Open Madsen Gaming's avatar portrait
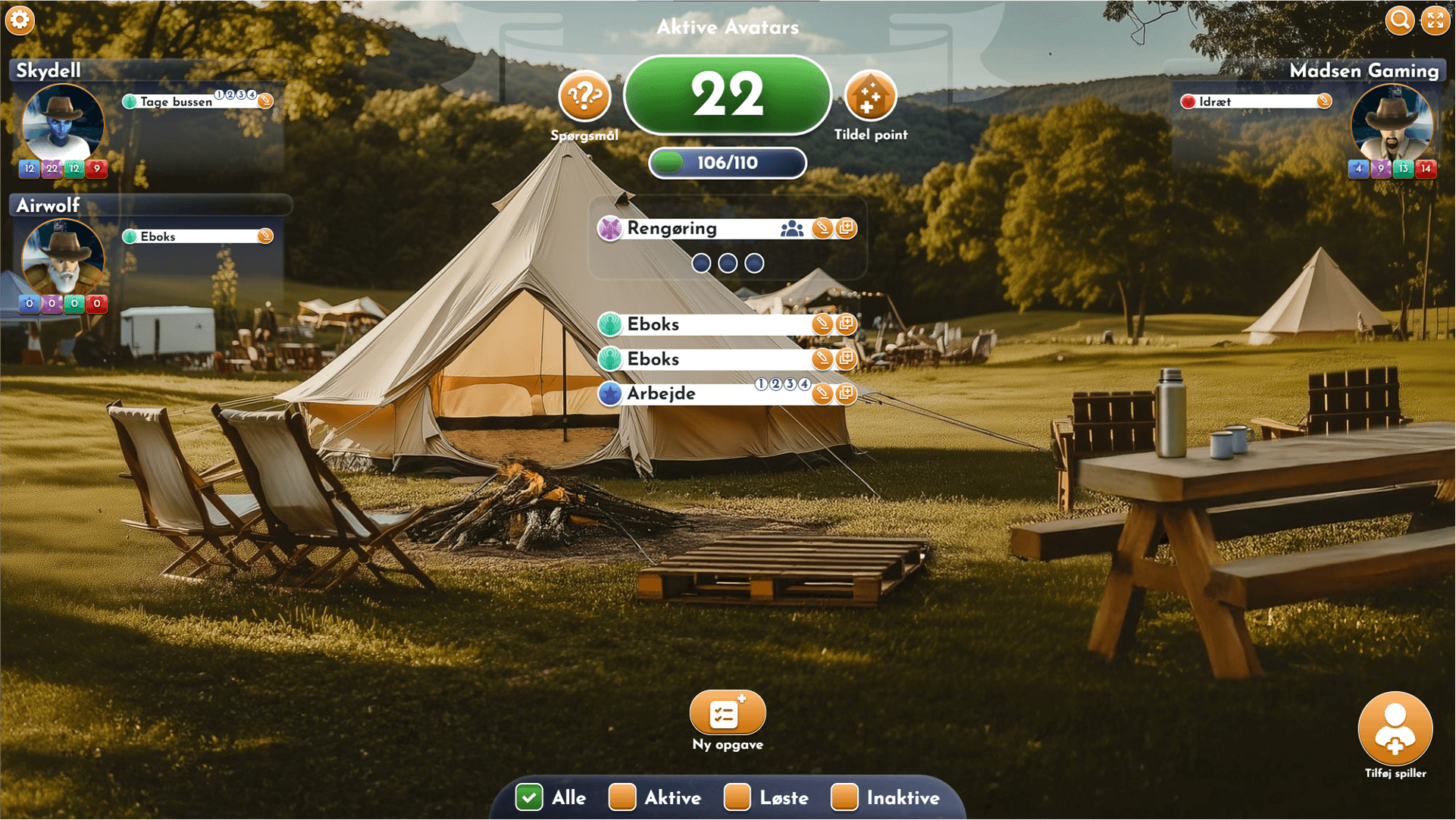Screen dimensions: 1456x820 1392,124
